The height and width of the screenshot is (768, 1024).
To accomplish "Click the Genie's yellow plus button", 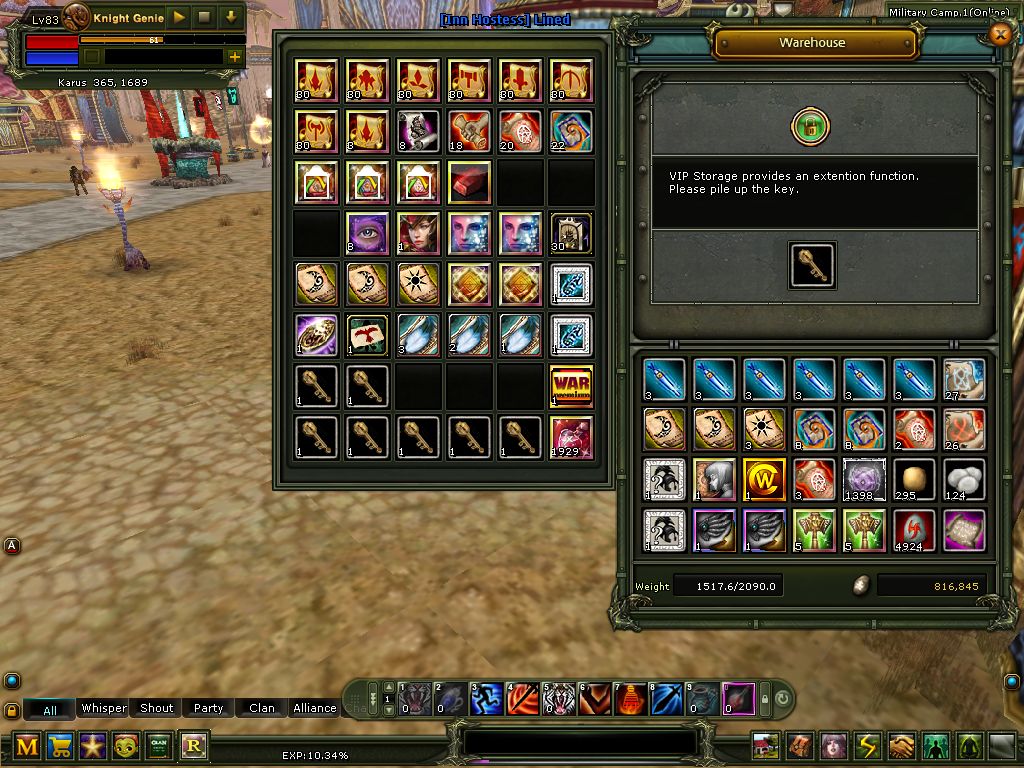I will (x=235, y=57).
